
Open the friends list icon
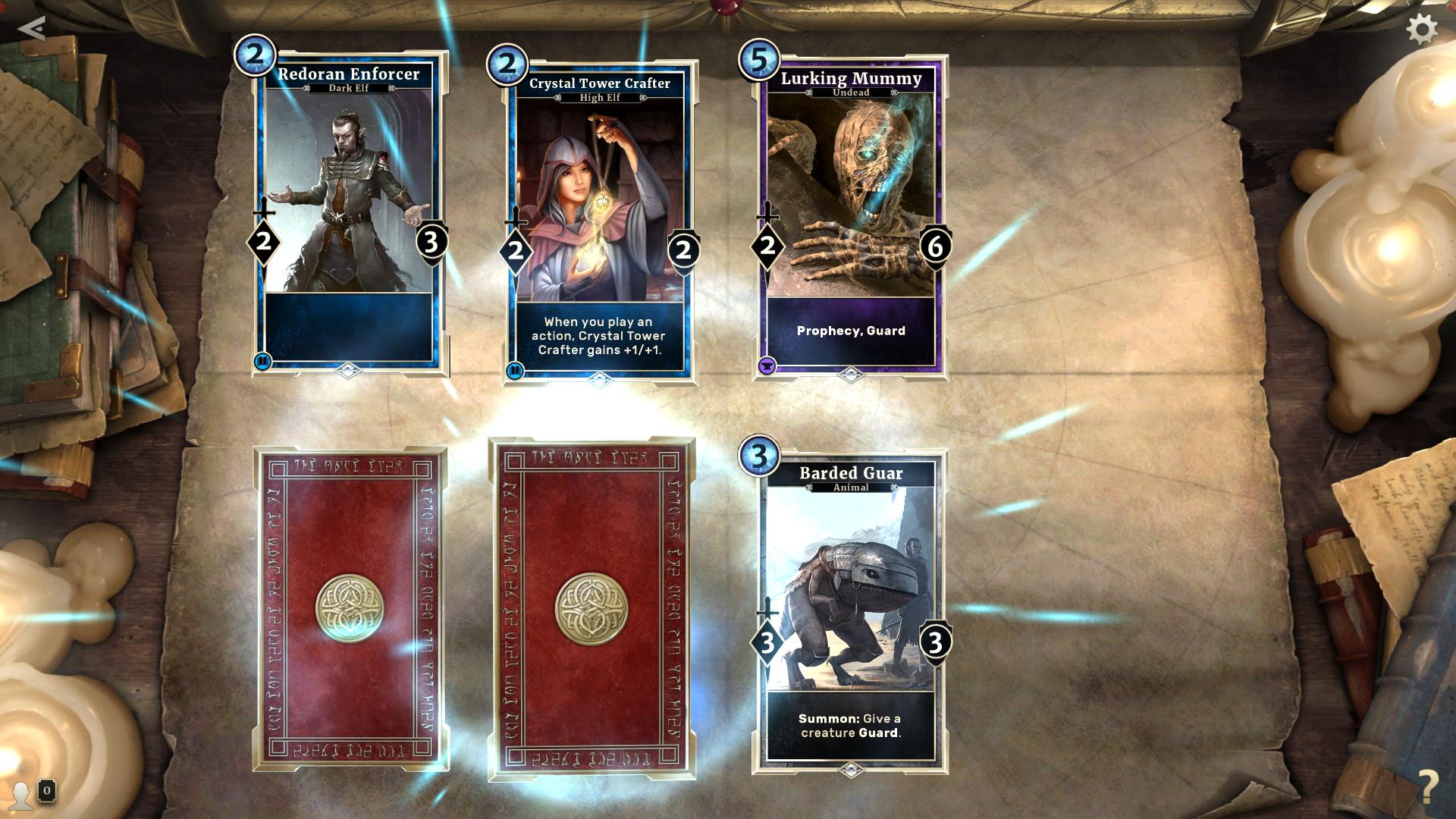(x=23, y=793)
